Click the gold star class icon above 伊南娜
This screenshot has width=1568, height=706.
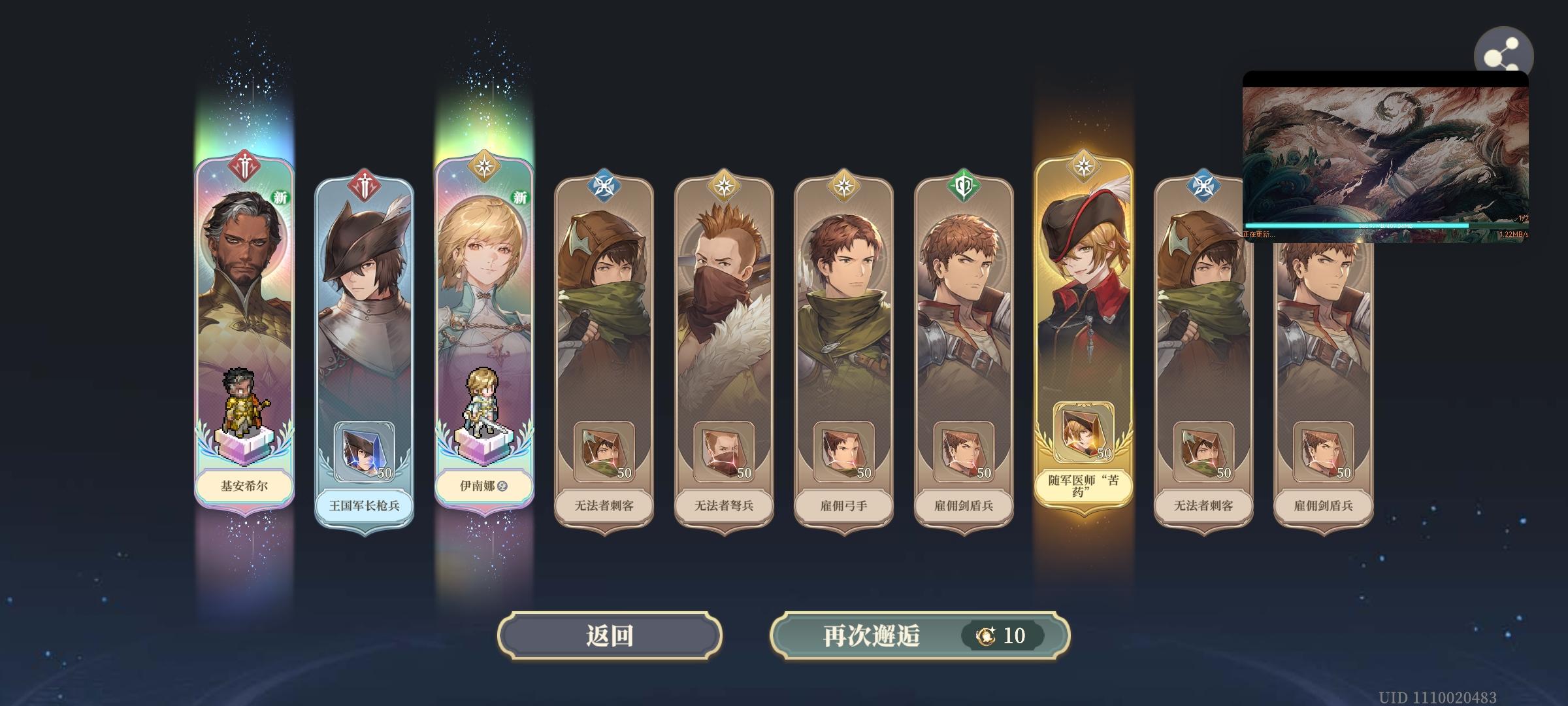click(x=485, y=166)
